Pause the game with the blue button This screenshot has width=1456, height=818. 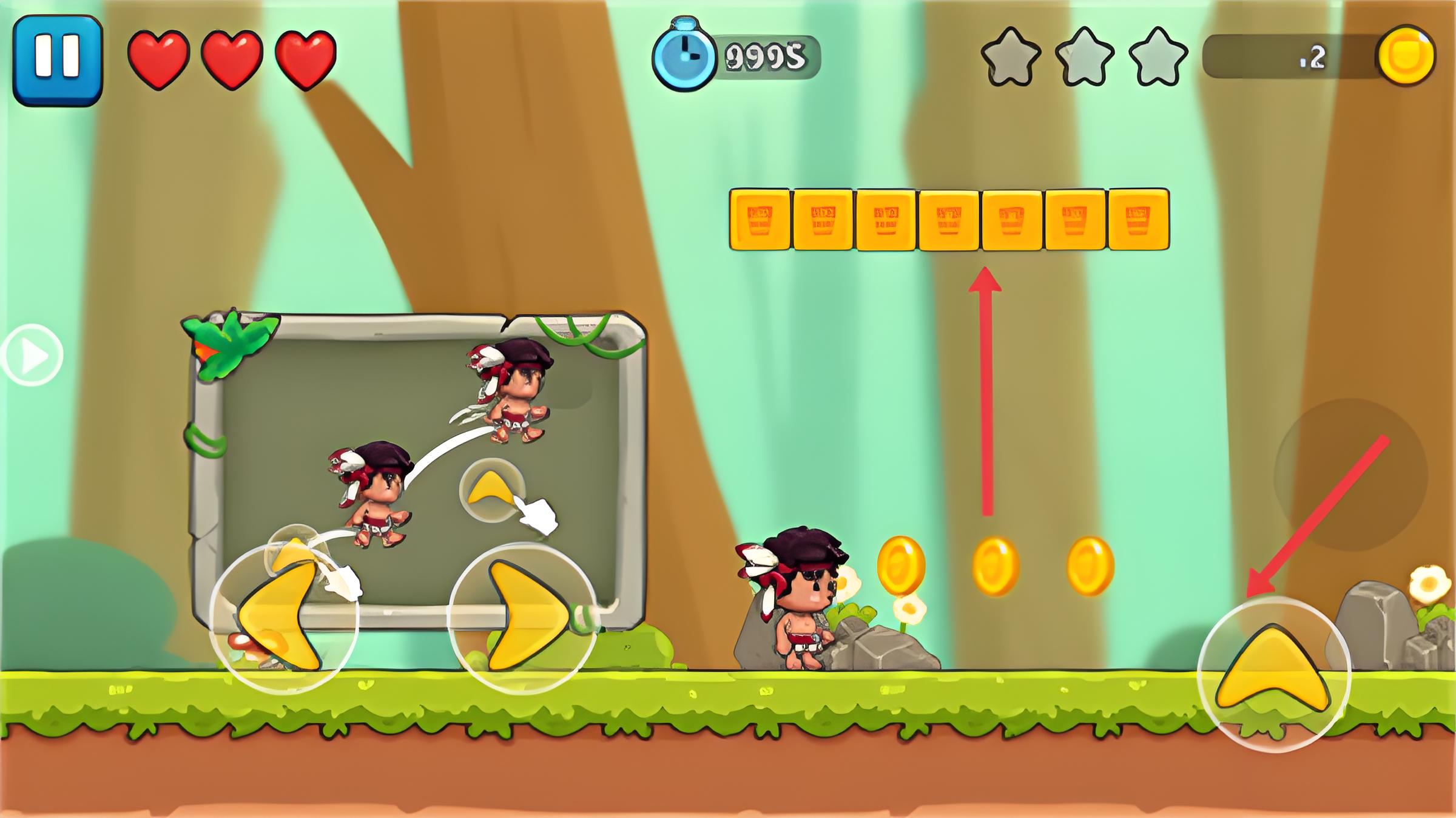click(x=58, y=60)
